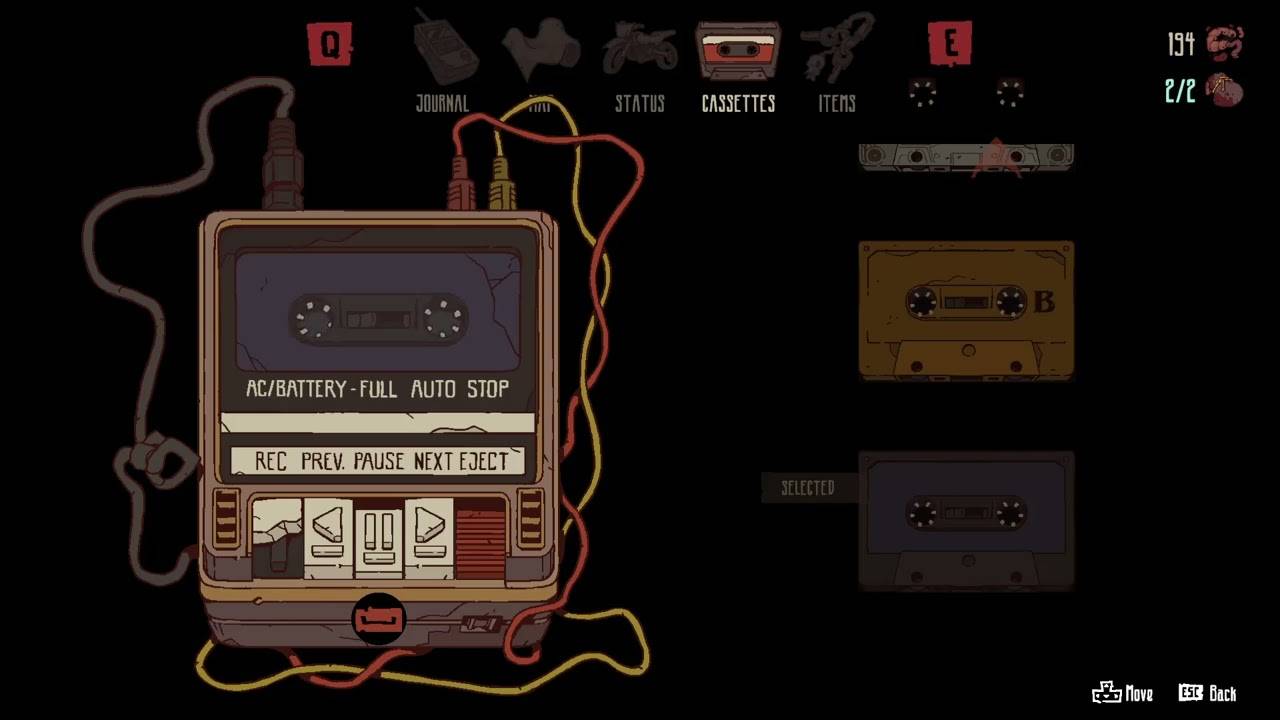The width and height of the screenshot is (1280, 720).
Task: Go to the Items keys tab
Action: [837, 62]
